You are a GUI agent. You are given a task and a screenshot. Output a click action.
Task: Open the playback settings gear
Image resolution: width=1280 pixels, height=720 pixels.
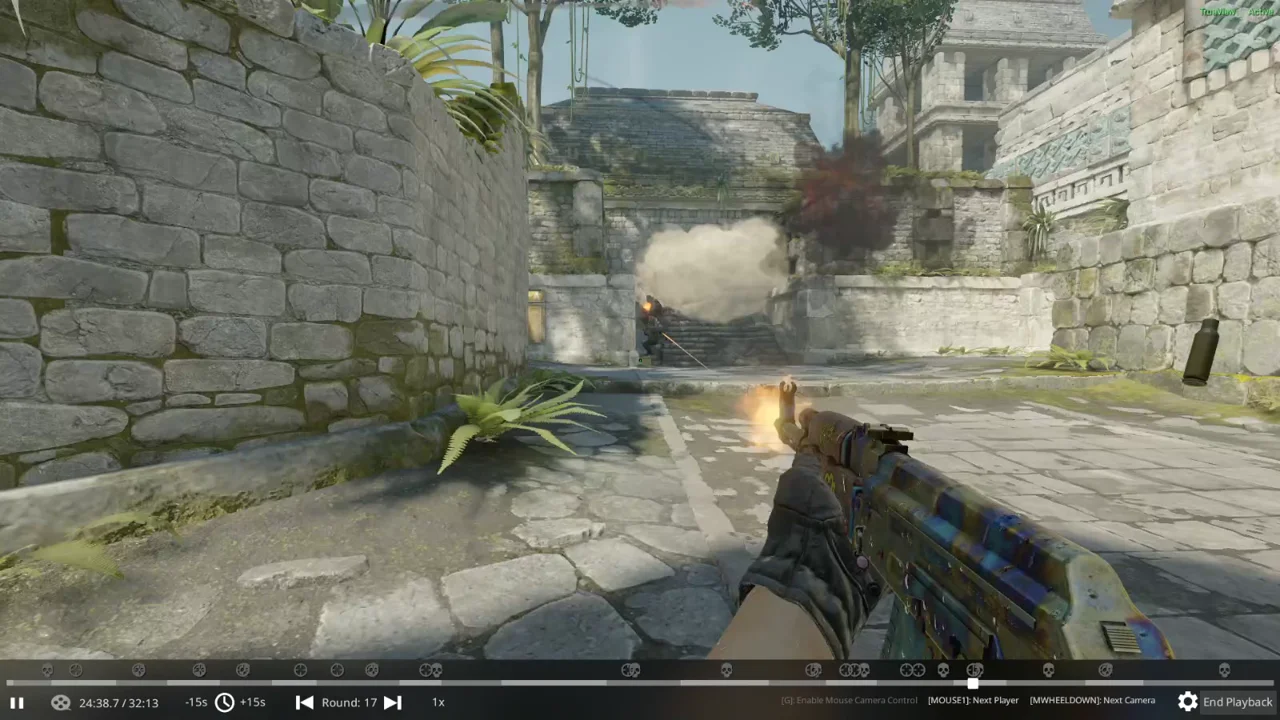coord(1188,701)
